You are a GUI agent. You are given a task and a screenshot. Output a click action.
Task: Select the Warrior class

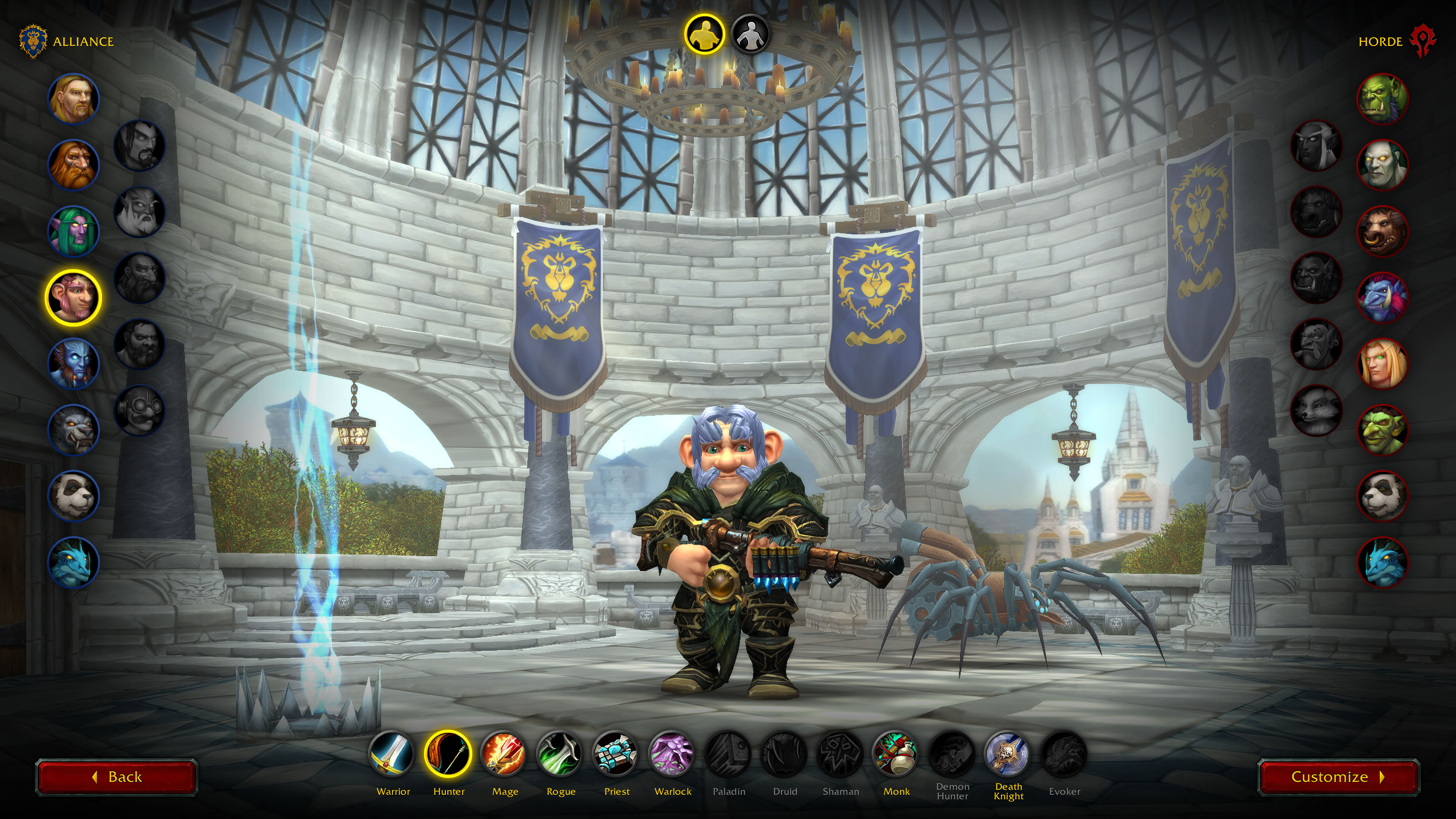coord(393,754)
